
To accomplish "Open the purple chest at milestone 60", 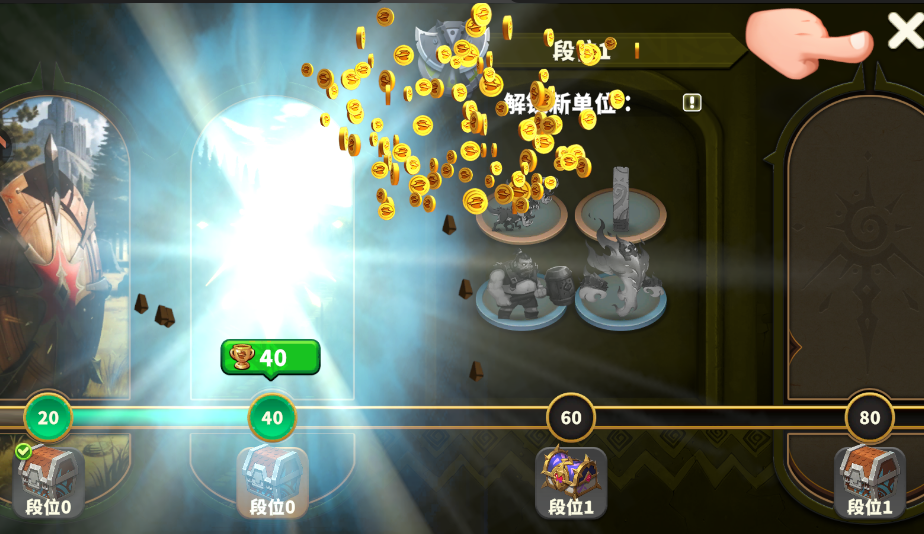I will (x=570, y=473).
